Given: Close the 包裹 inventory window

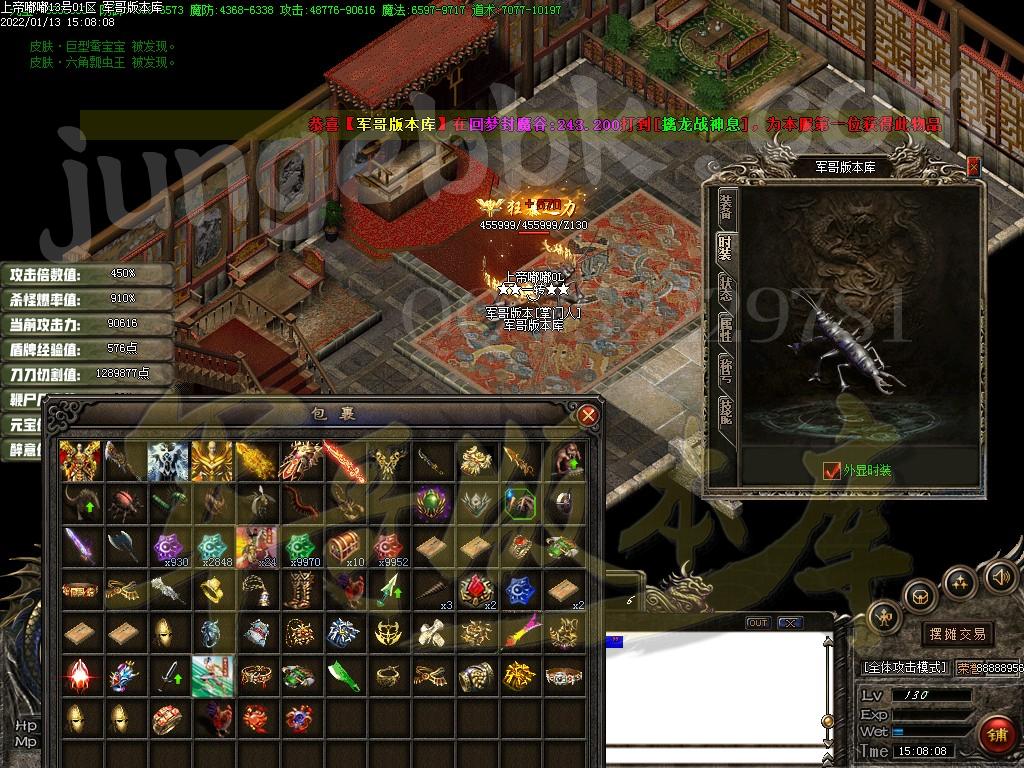Looking at the screenshot, I should click(x=589, y=415).
